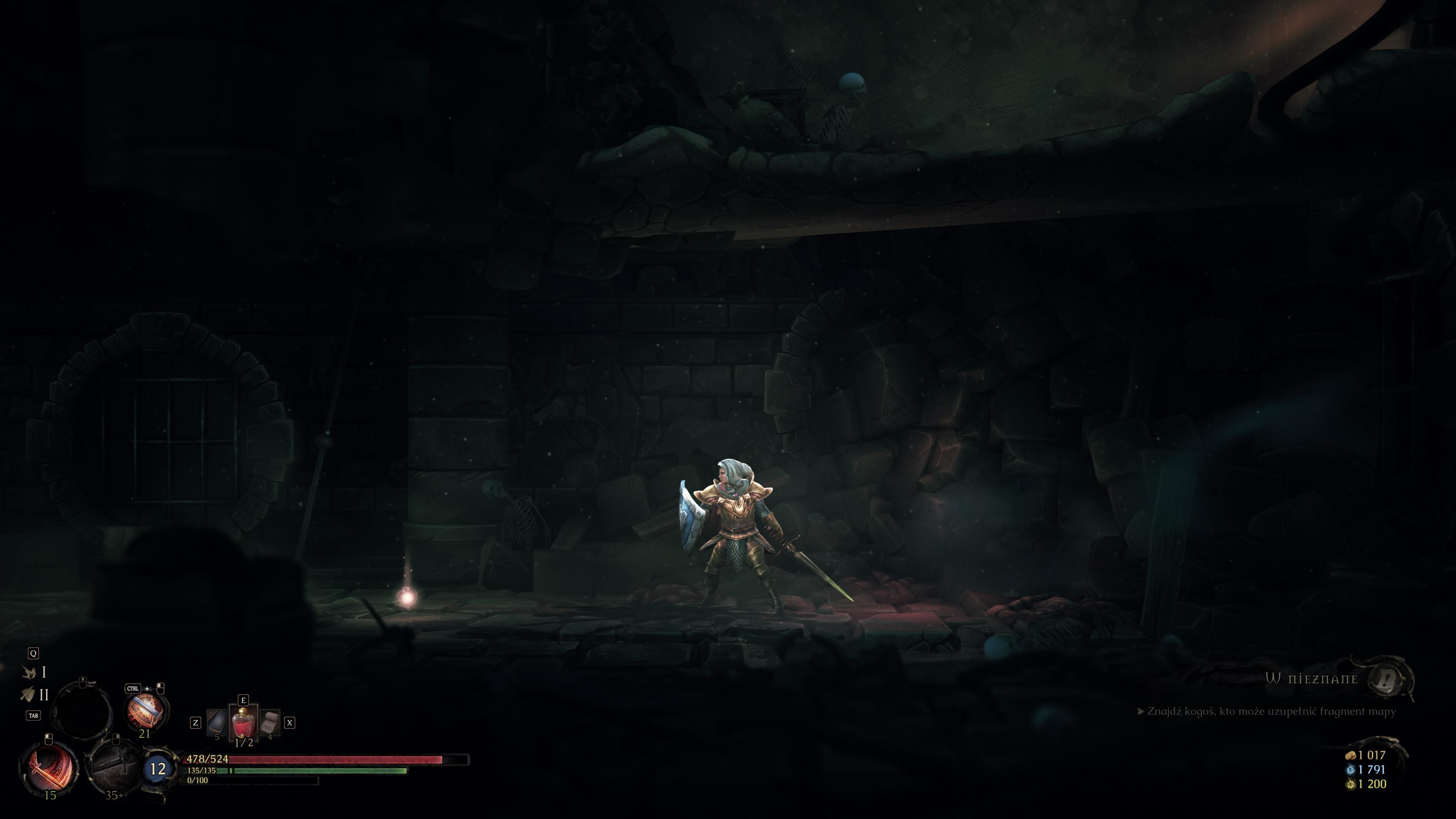Image resolution: width=1456 pixels, height=819 pixels.
Task: Switch to weapon set II
Action: pos(35,694)
